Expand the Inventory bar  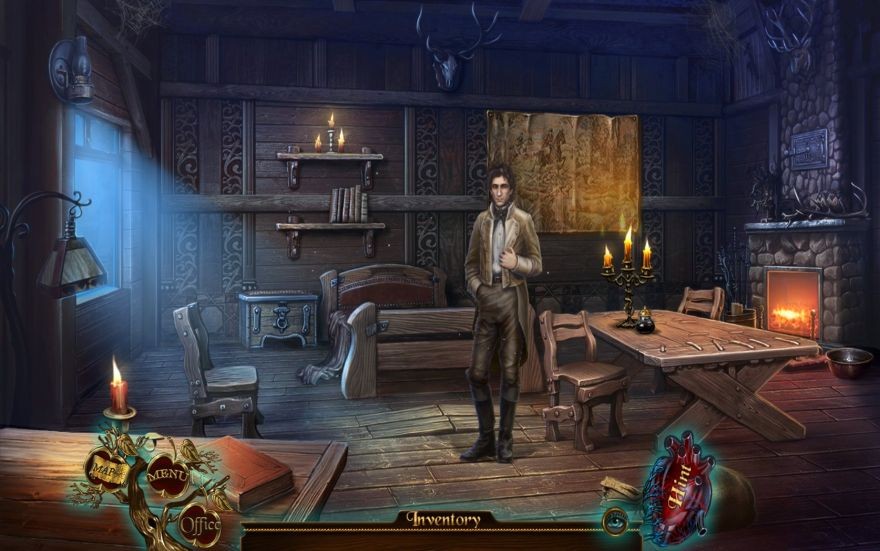(442, 520)
